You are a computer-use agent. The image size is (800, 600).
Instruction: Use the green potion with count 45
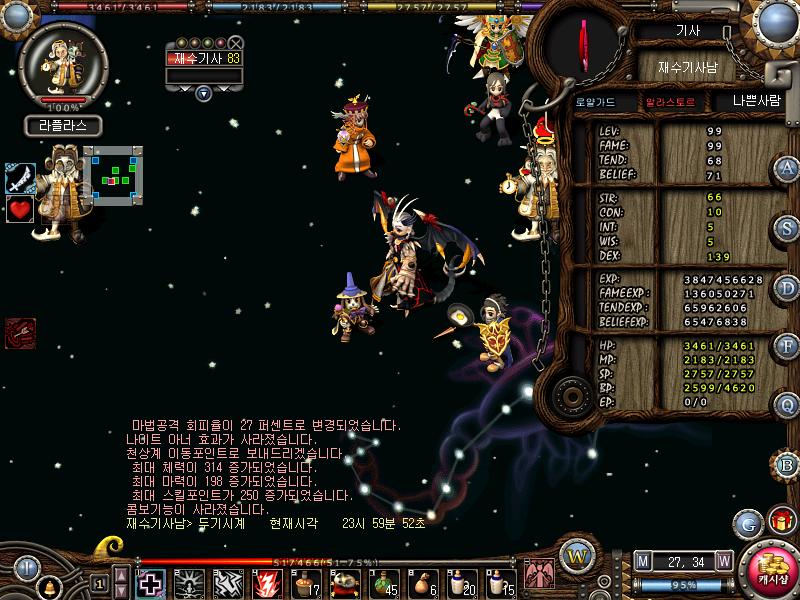point(383,582)
